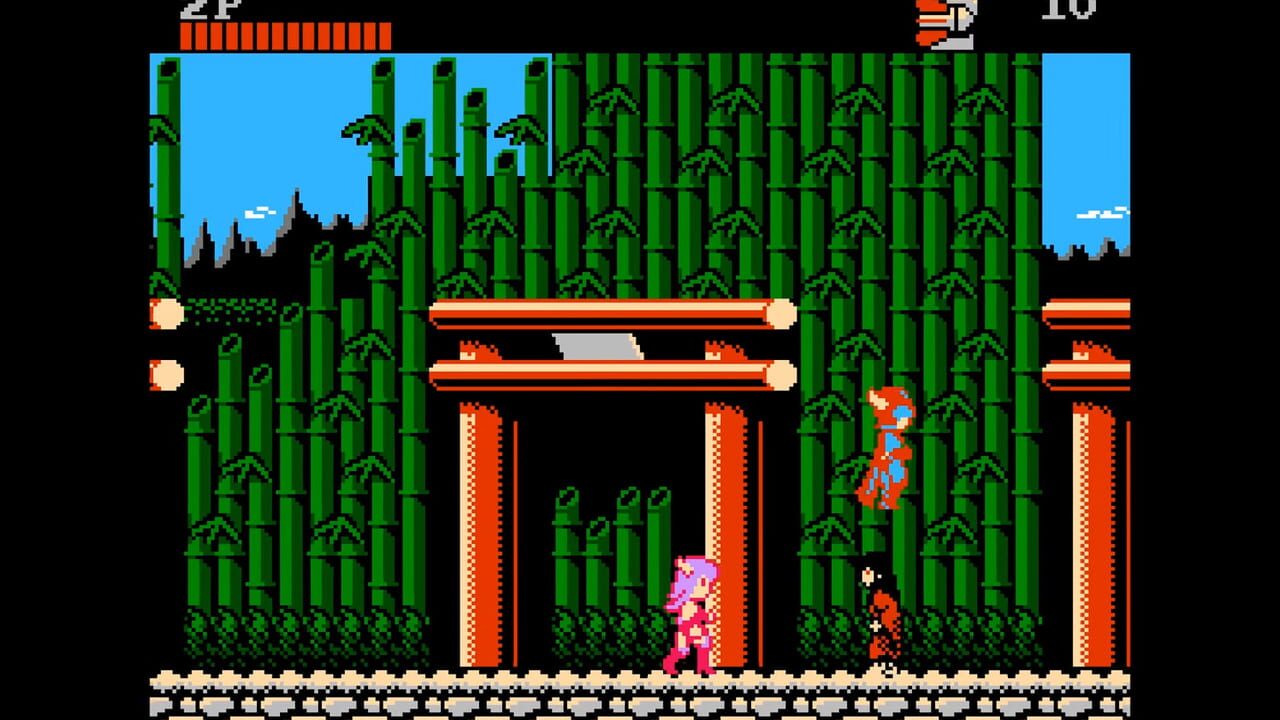The image size is (1280, 720).
Task: Click the white cloud in the right sky
Action: [1103, 213]
